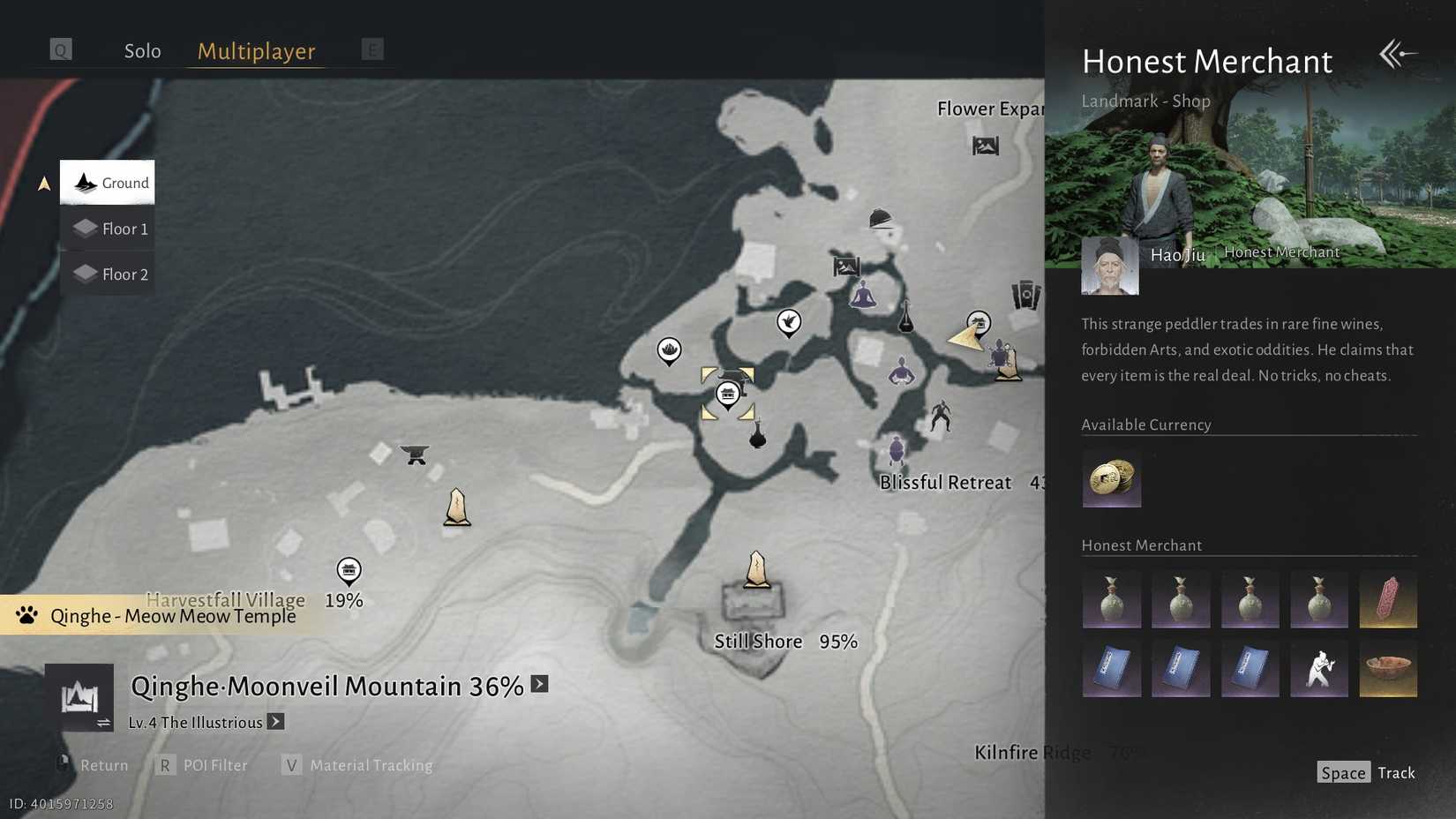Switch map view to Floor 2
Screen dimensions: 1456x819
pos(108,274)
